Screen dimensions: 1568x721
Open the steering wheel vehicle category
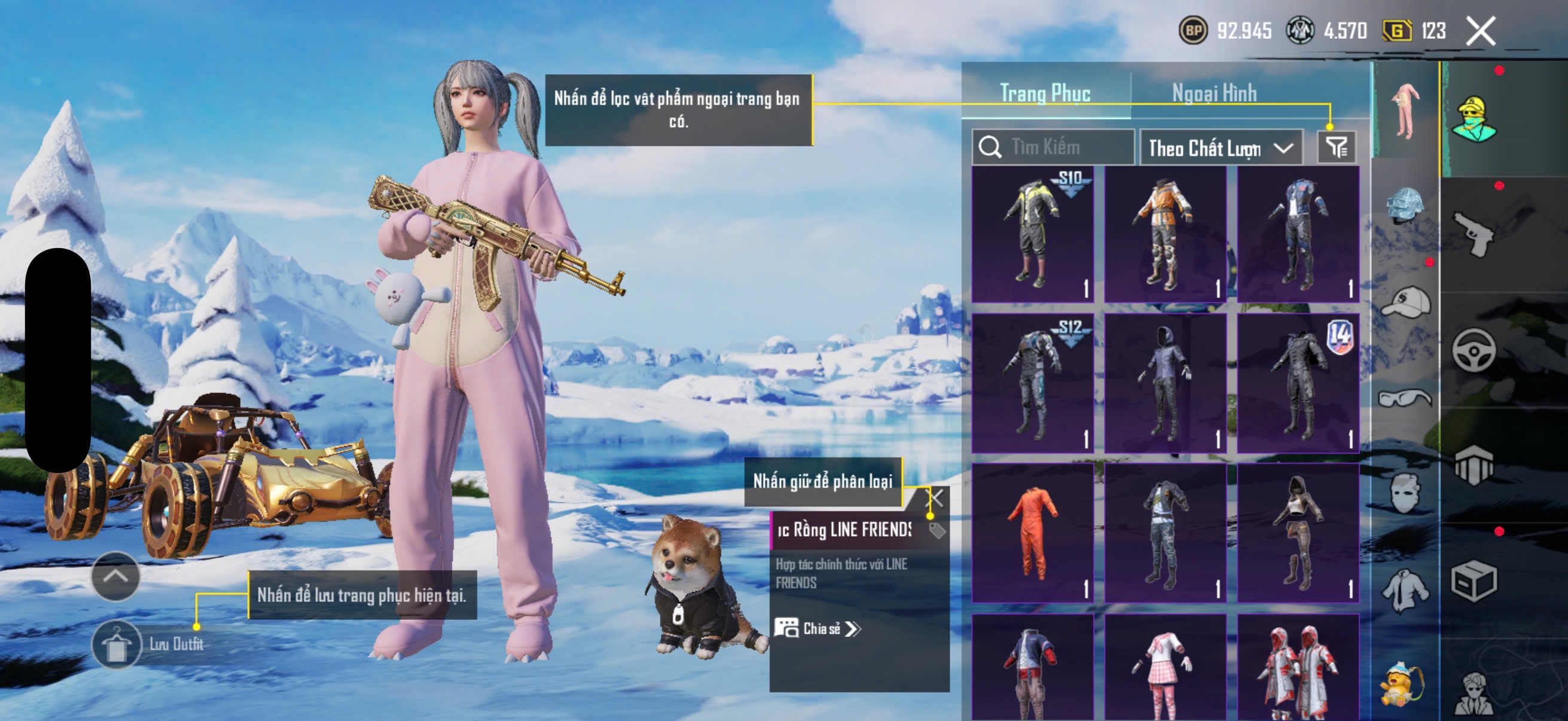[x=1474, y=350]
